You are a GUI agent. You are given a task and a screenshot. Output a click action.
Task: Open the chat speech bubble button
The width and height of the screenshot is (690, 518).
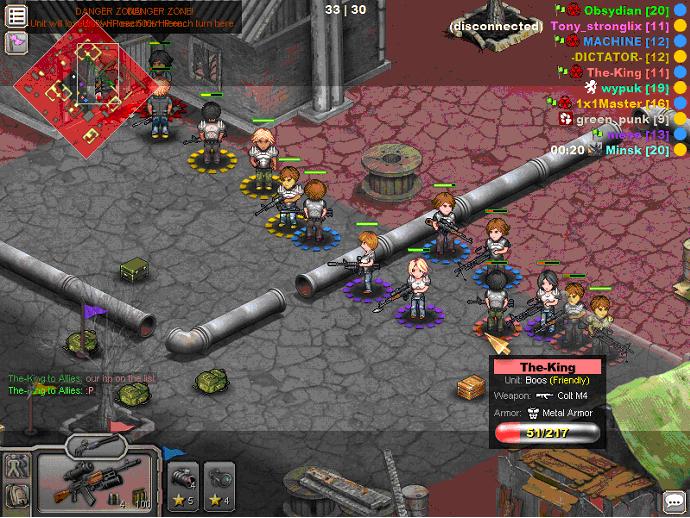pyautogui.click(x=675, y=502)
